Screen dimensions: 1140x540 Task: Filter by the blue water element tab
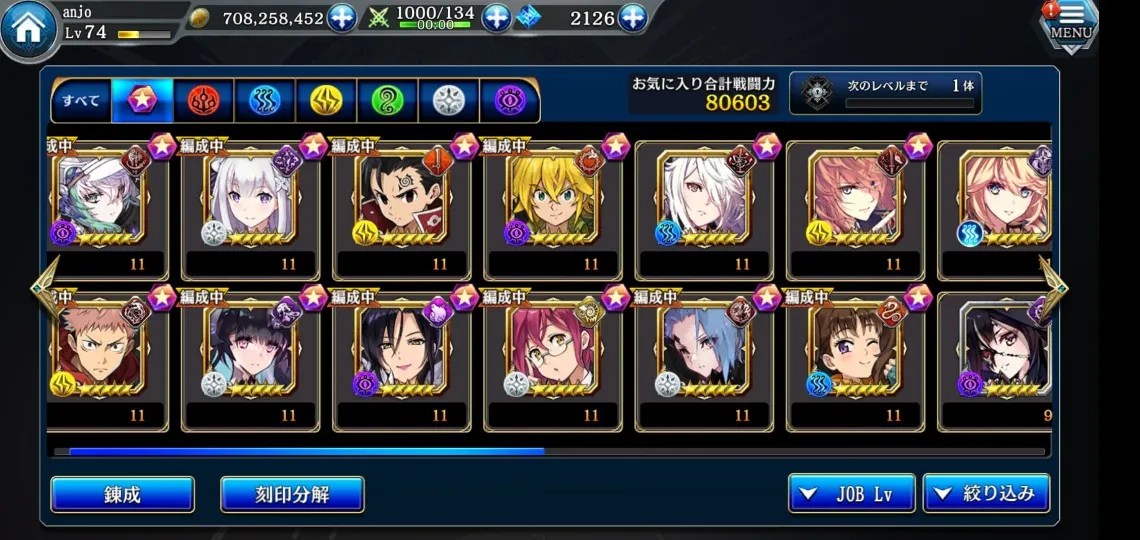(x=264, y=100)
